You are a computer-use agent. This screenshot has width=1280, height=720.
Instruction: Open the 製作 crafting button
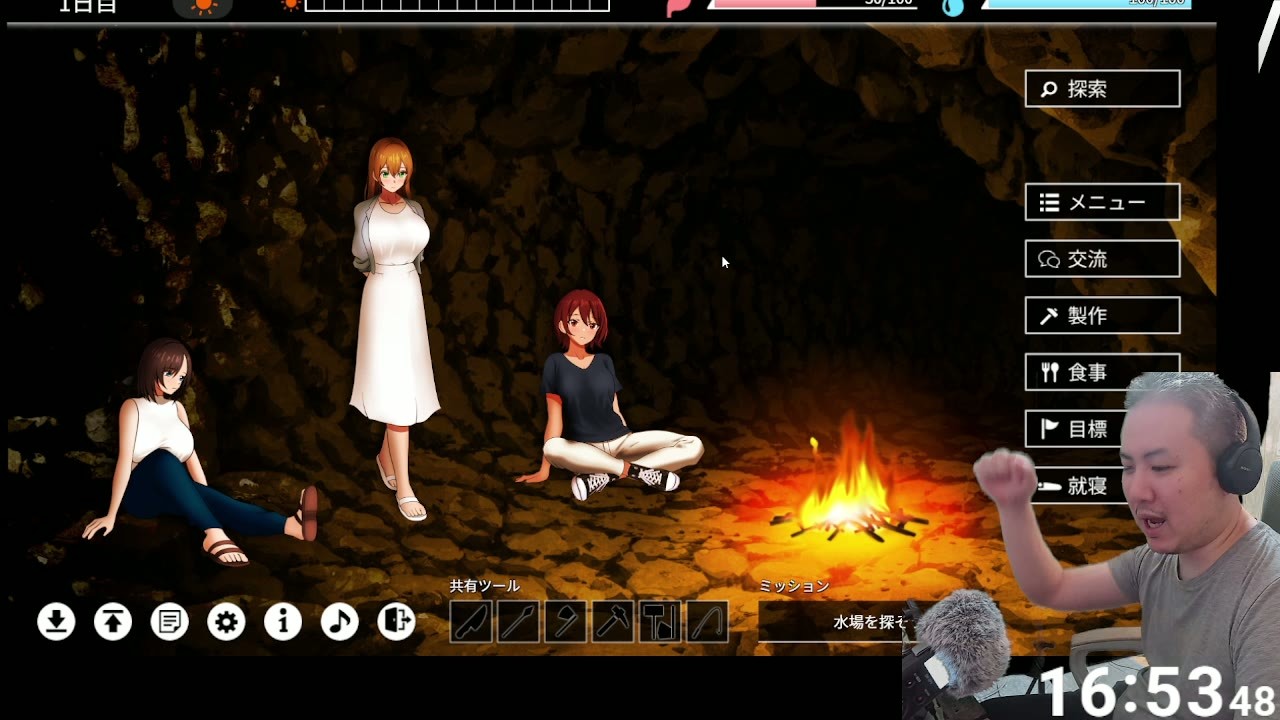coord(1102,316)
